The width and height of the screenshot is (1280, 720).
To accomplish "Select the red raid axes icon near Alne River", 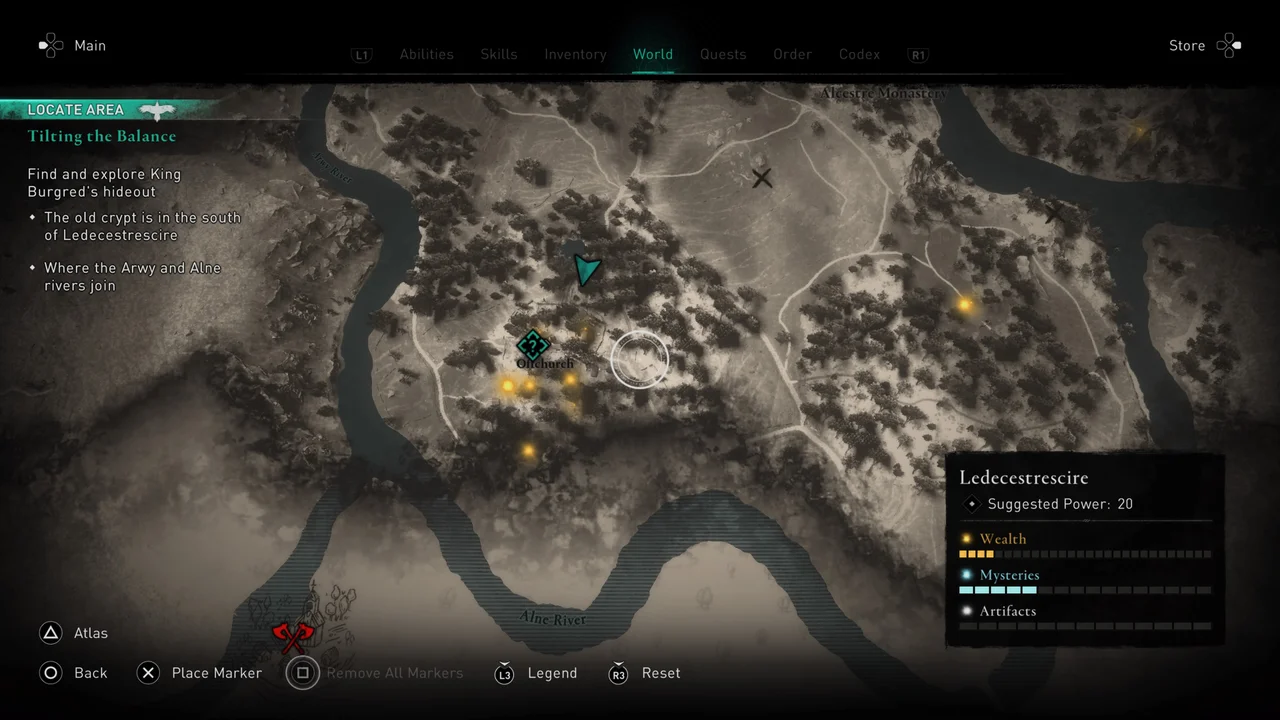I will click(x=293, y=635).
